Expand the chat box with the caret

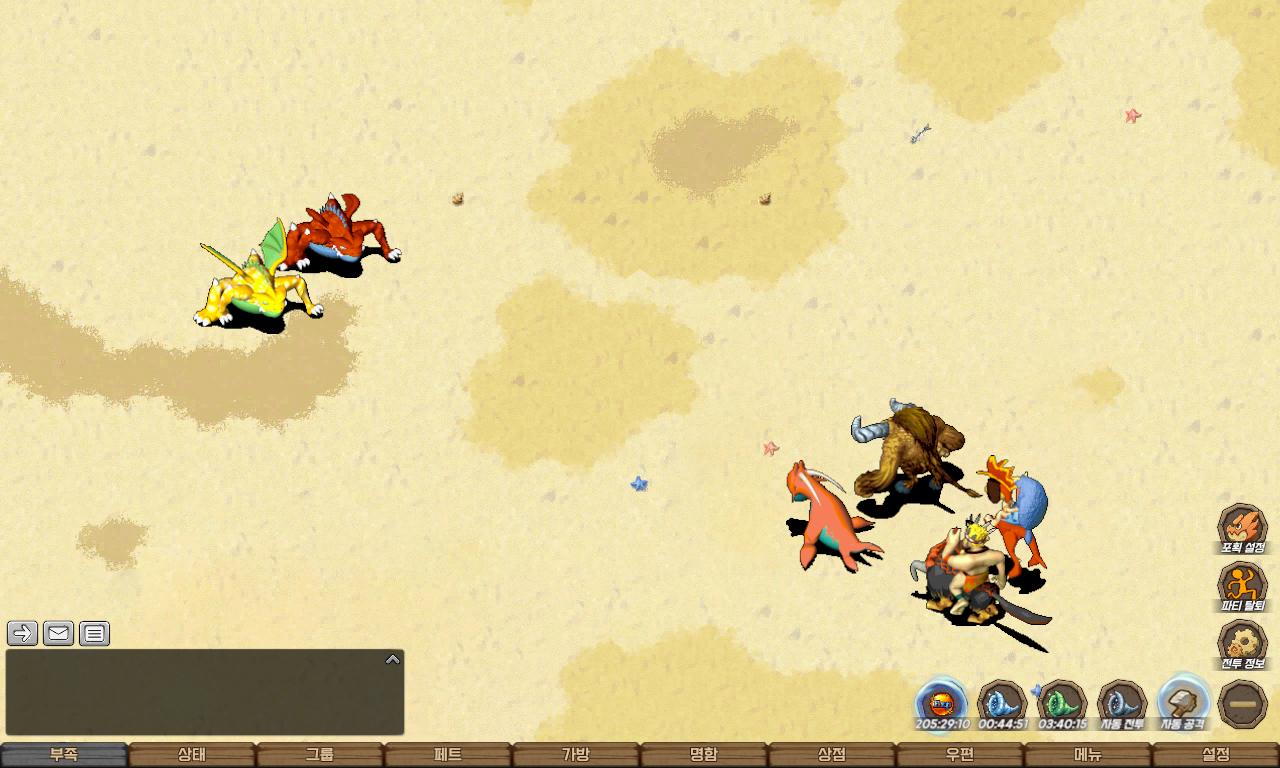(x=393, y=659)
